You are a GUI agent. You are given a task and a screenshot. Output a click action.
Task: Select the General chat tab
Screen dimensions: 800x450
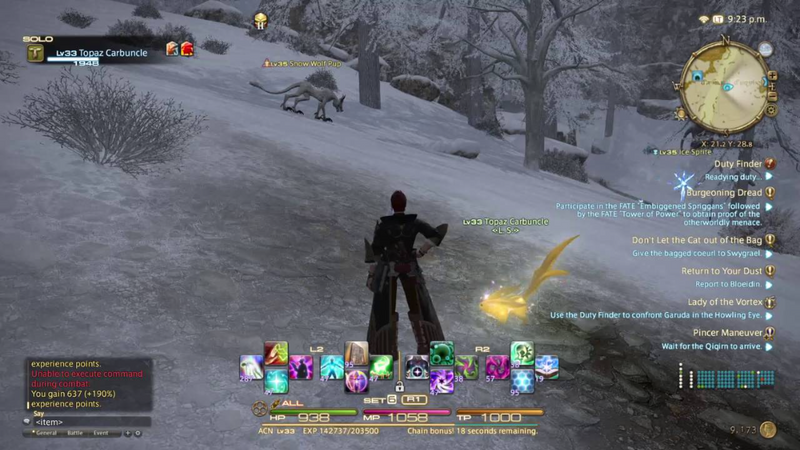click(x=43, y=433)
